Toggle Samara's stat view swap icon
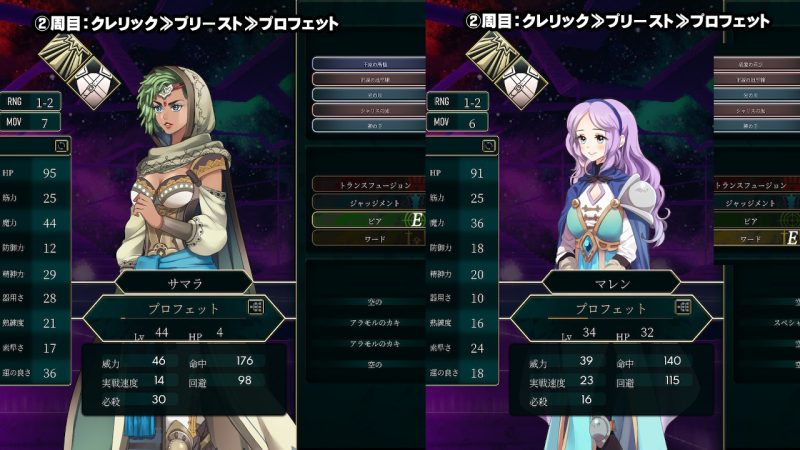 click(63, 146)
